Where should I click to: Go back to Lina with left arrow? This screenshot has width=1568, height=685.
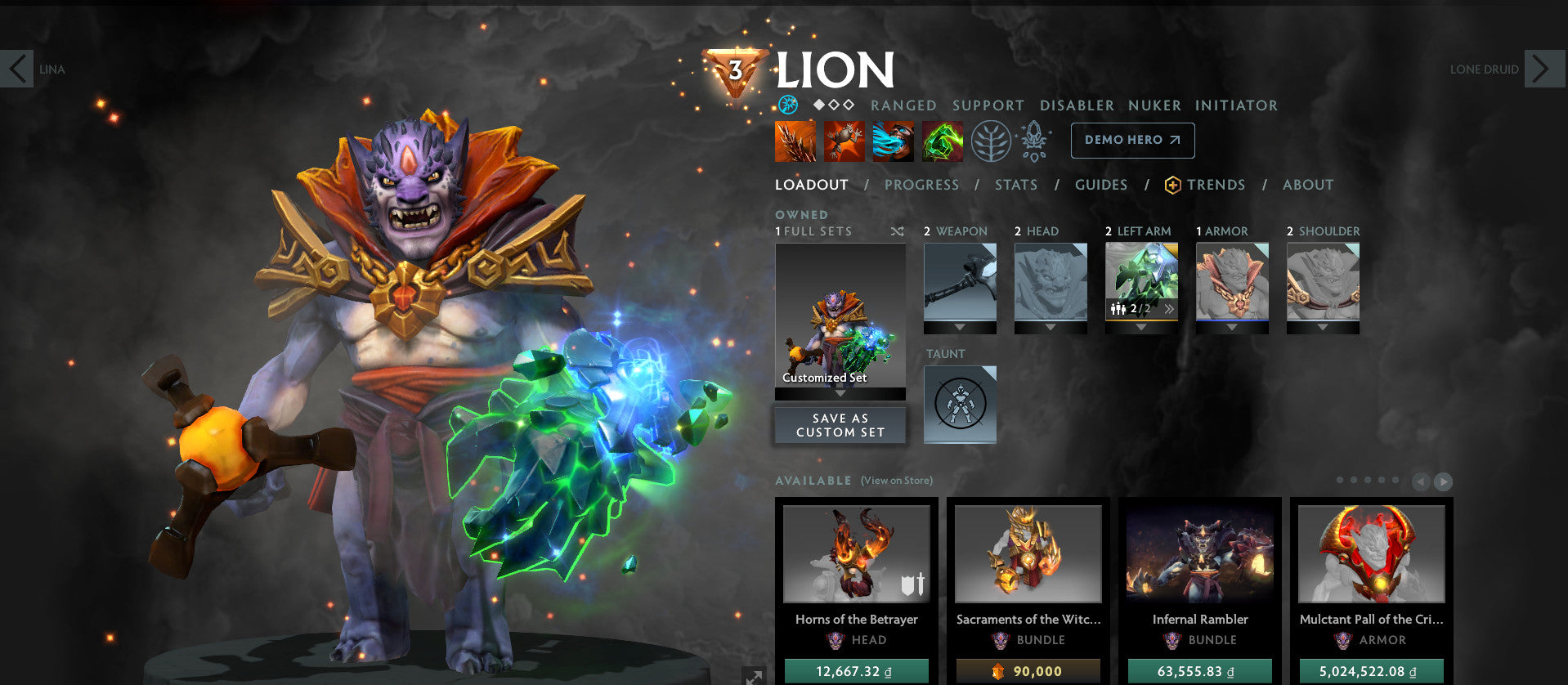(x=18, y=69)
